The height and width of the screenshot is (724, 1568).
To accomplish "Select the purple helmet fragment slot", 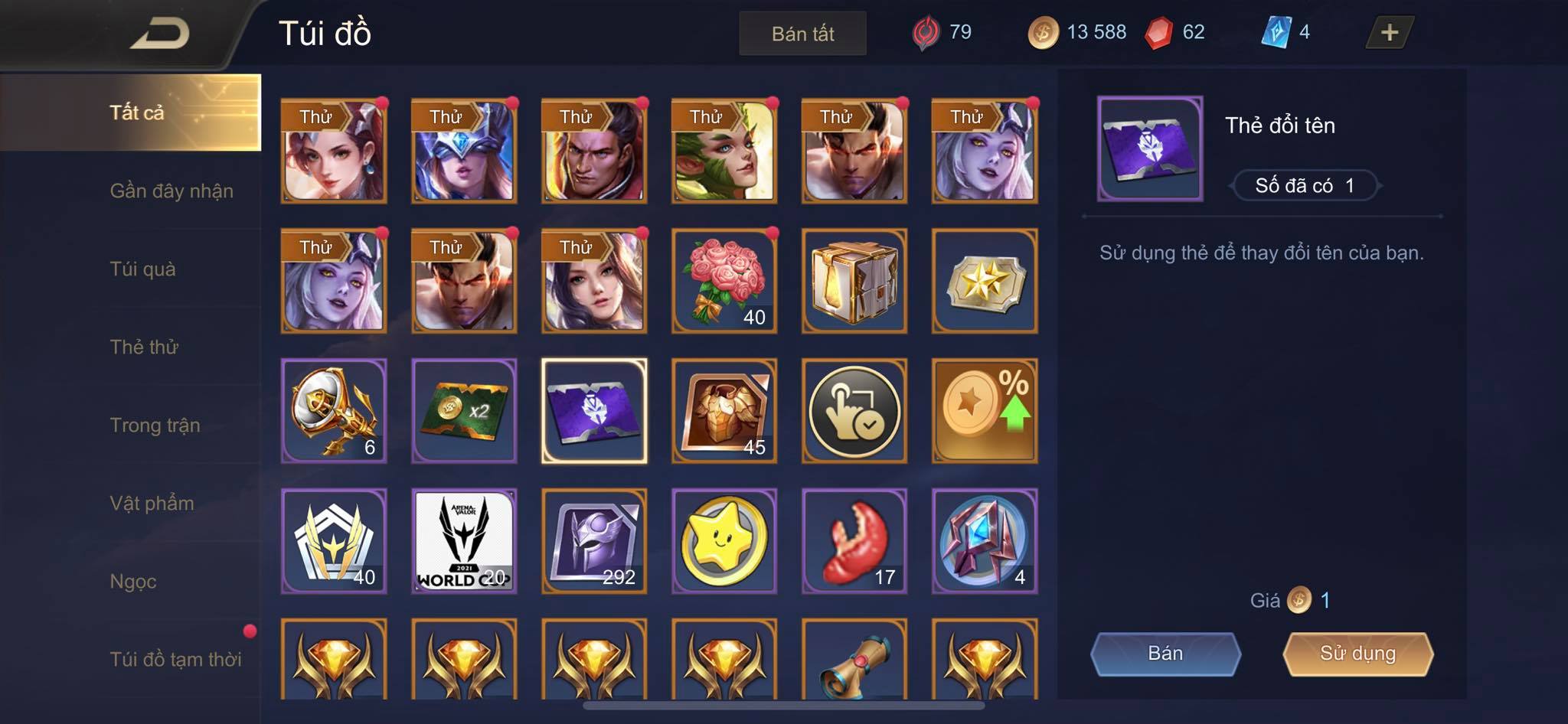I will [x=594, y=541].
